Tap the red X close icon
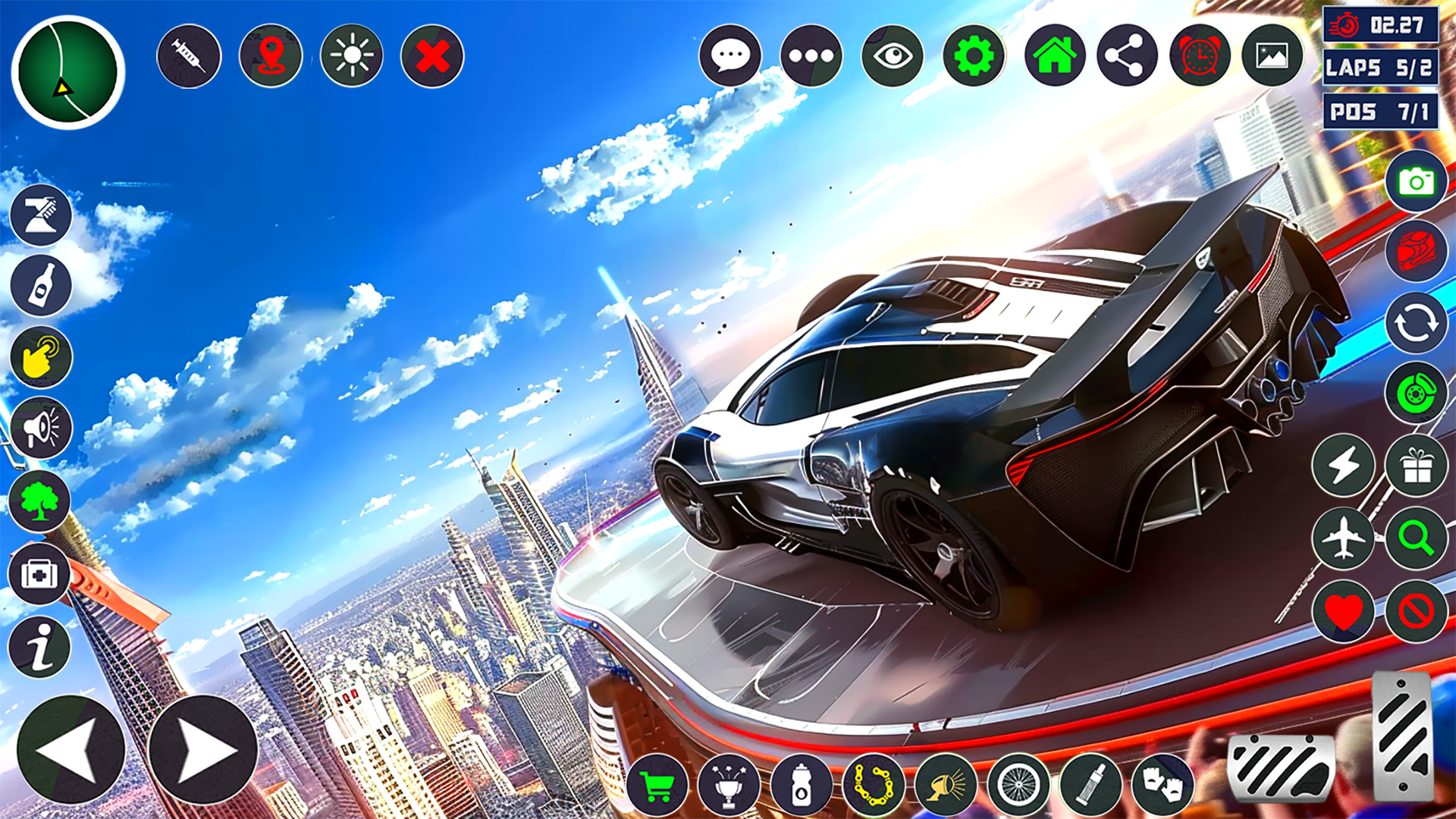 click(x=432, y=56)
